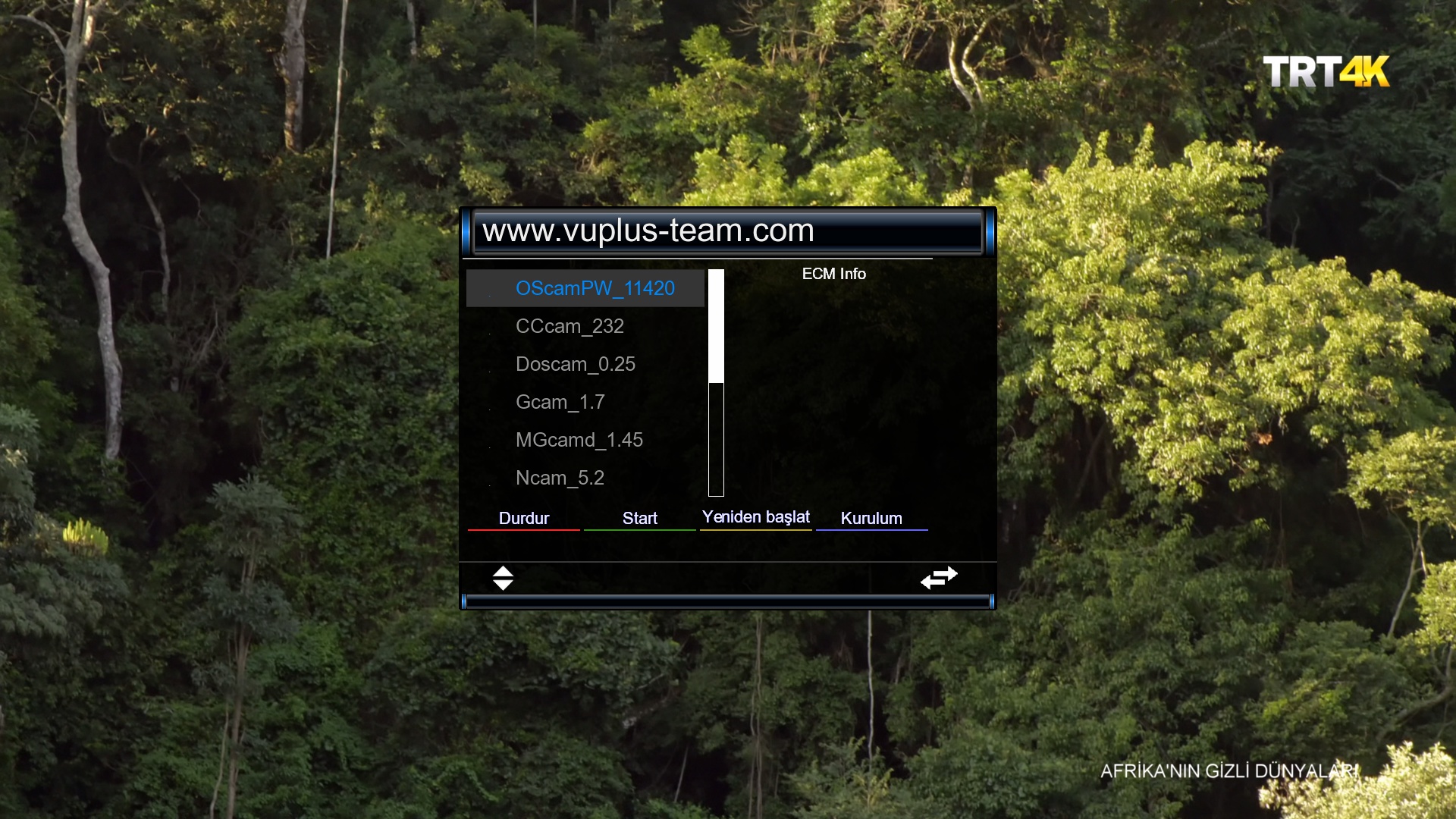
Task: Pick Doscam_0.25 from the list
Action: pos(575,364)
